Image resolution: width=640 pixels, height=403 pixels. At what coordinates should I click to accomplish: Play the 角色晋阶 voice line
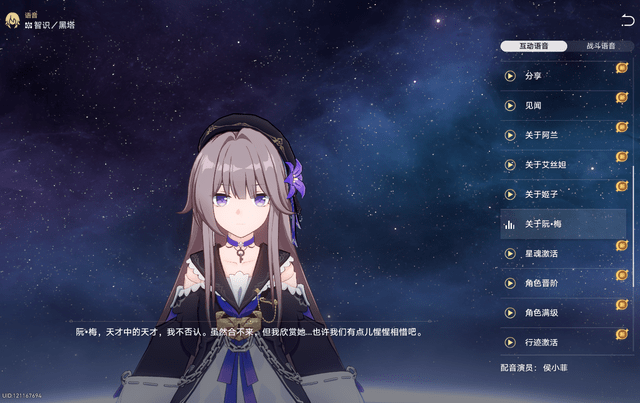tap(510, 283)
